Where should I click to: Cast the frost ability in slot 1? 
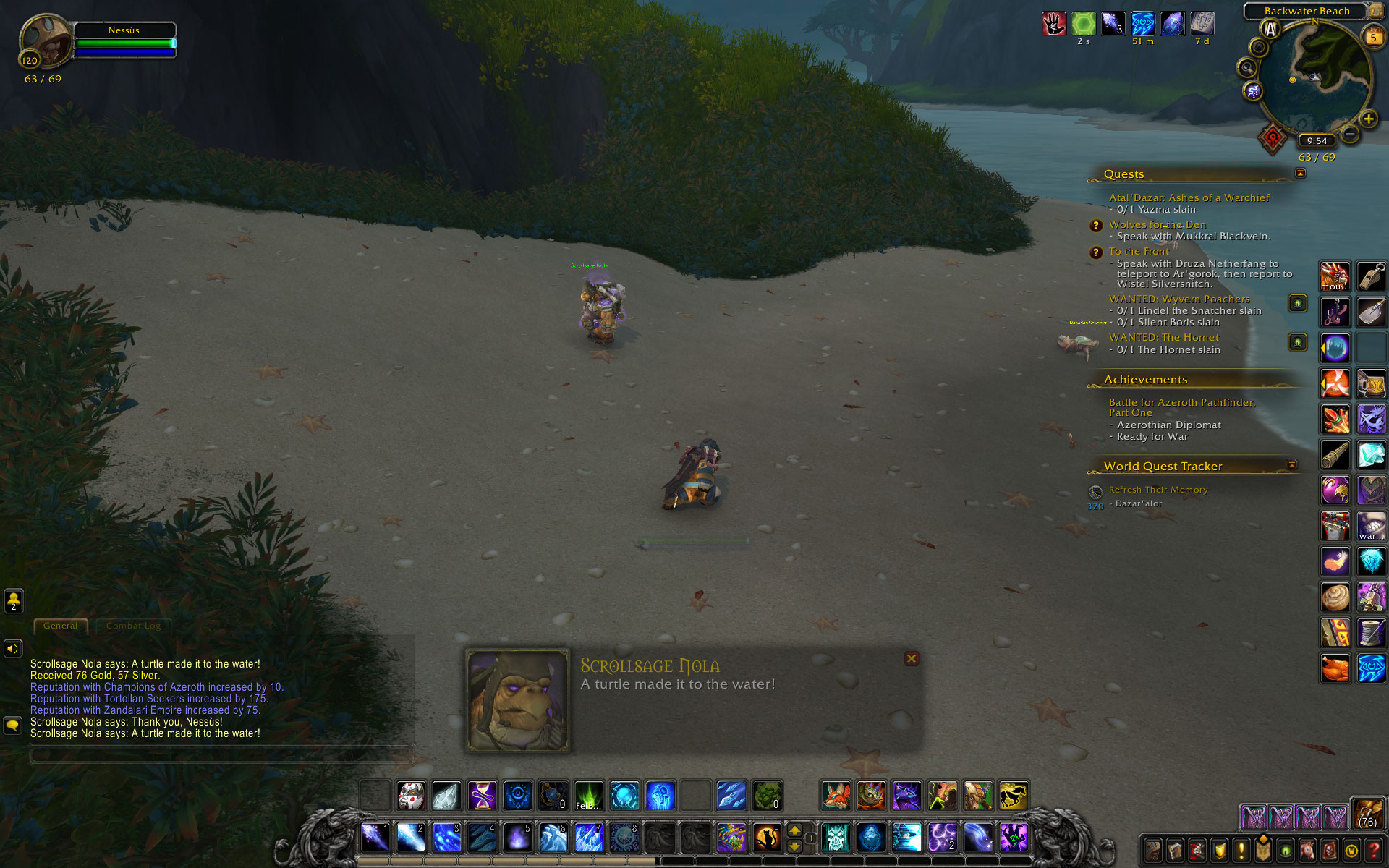(375, 838)
